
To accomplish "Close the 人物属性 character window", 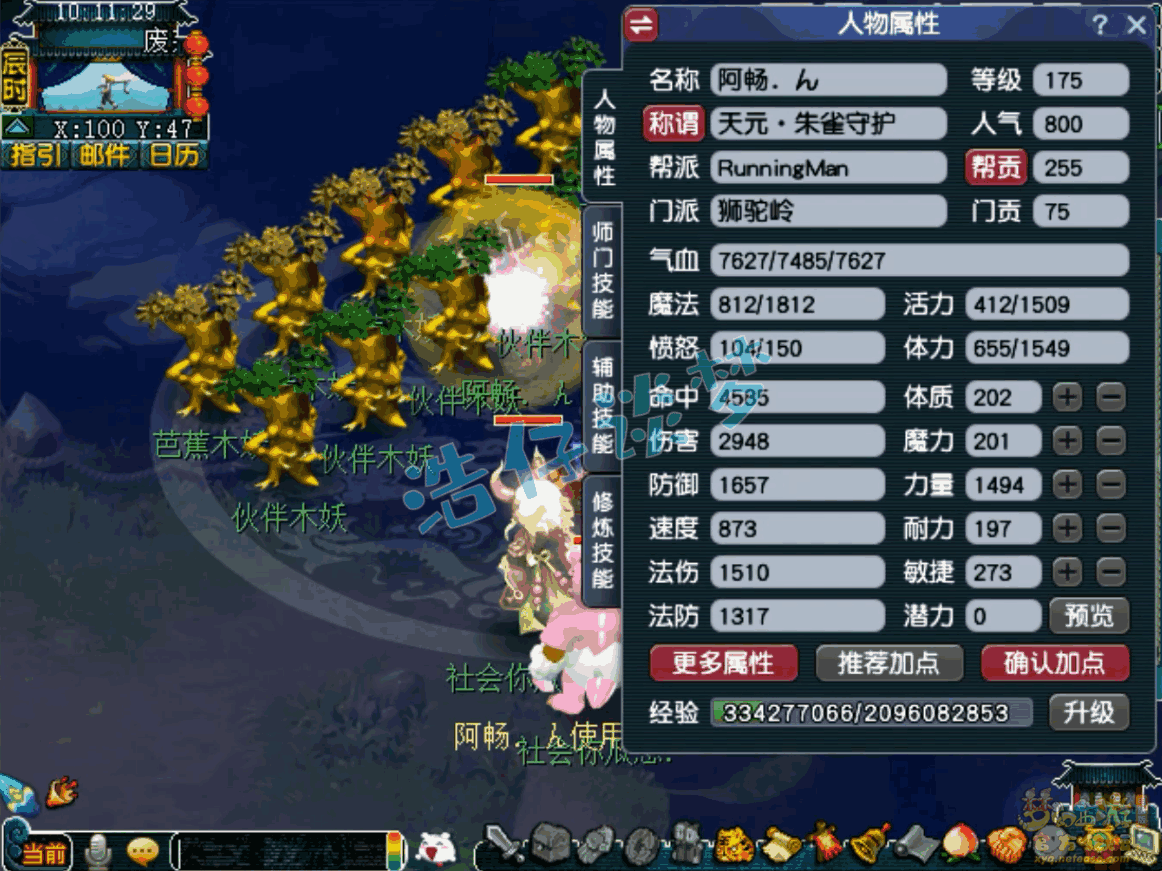I will point(1136,25).
